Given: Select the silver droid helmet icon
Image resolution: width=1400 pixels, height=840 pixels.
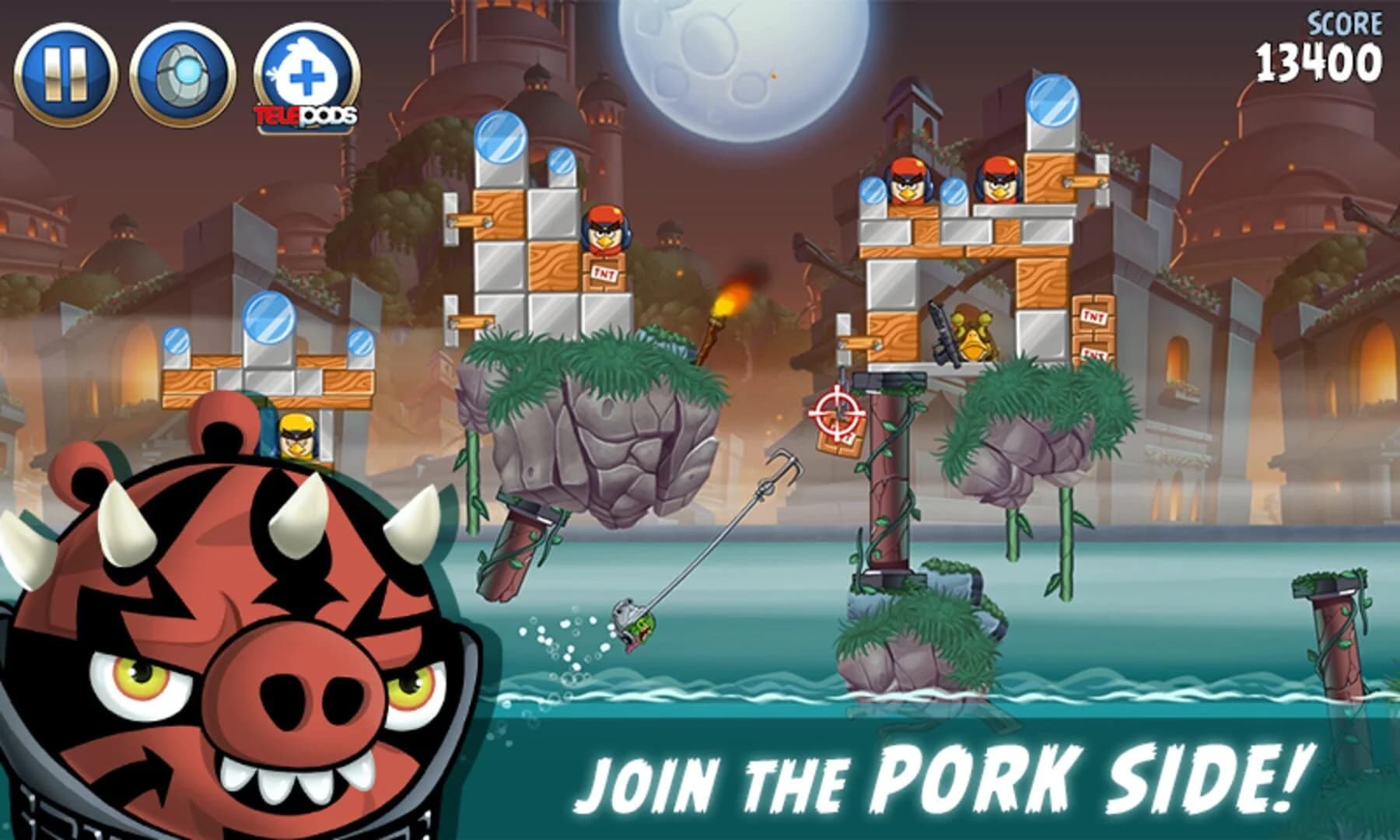Looking at the screenshot, I should [183, 70].
